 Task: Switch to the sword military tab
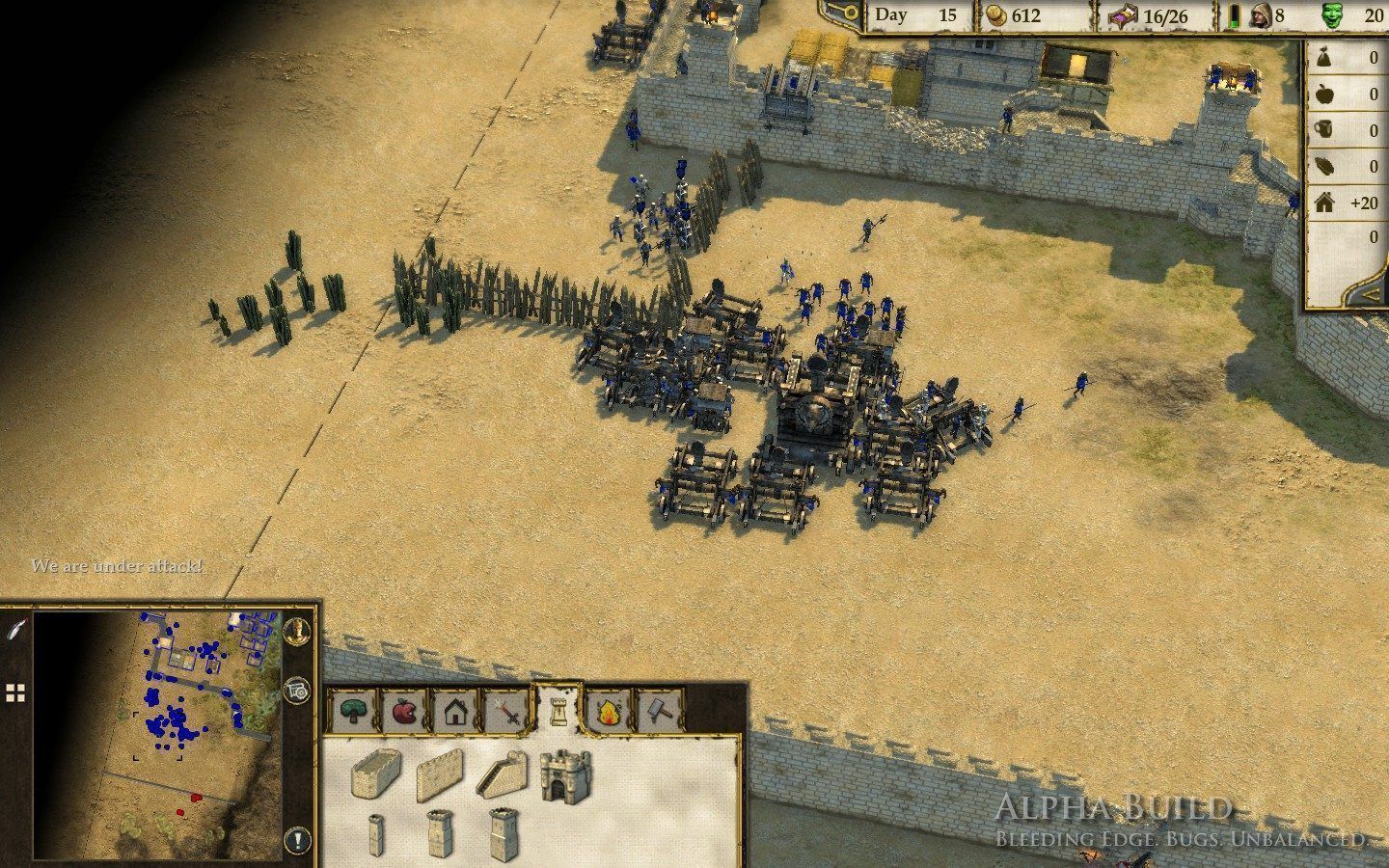pos(508,713)
